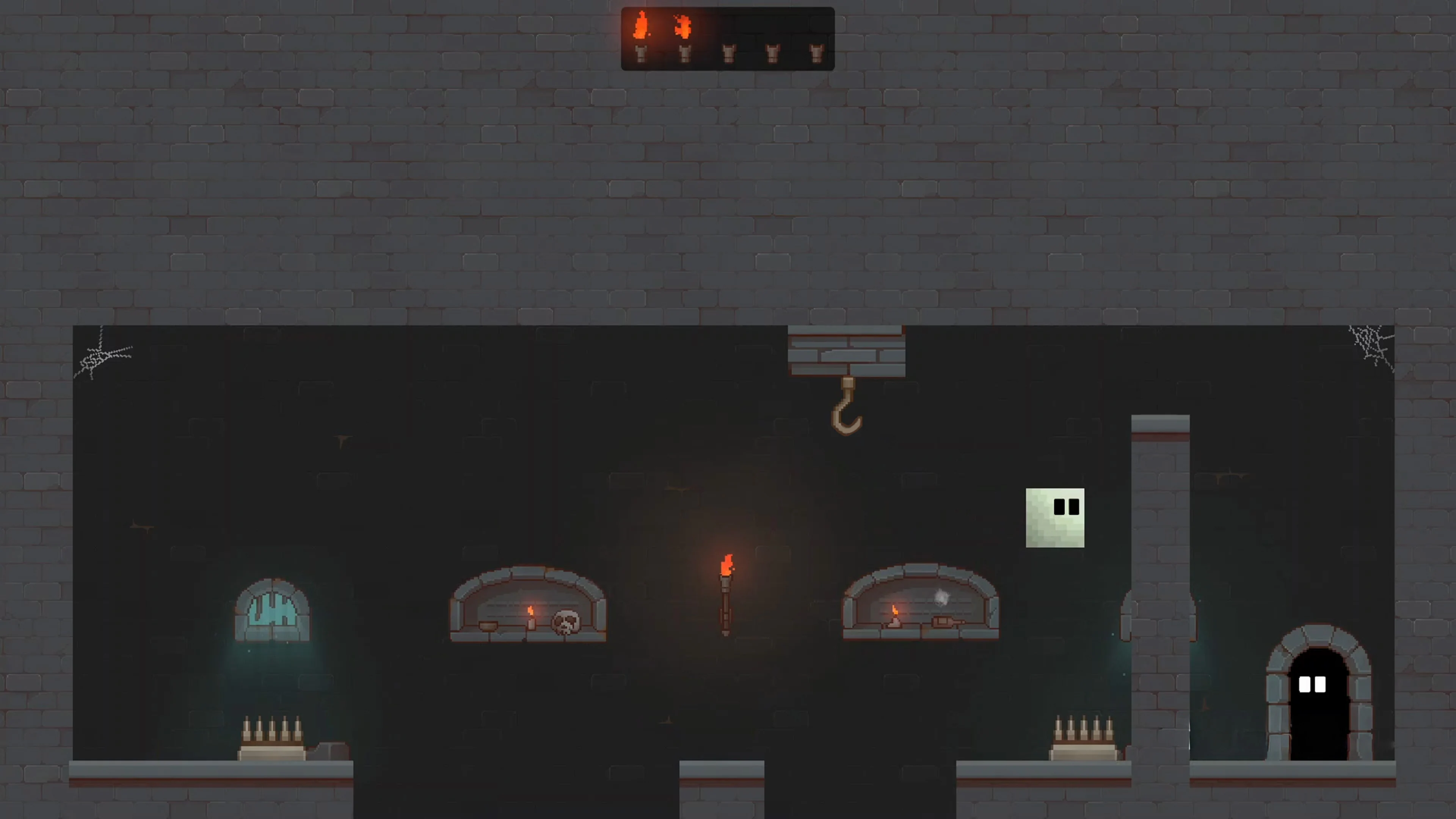Click the second lit torch in the HUD
Viewport: 1456px width, 819px height.
click(x=684, y=31)
